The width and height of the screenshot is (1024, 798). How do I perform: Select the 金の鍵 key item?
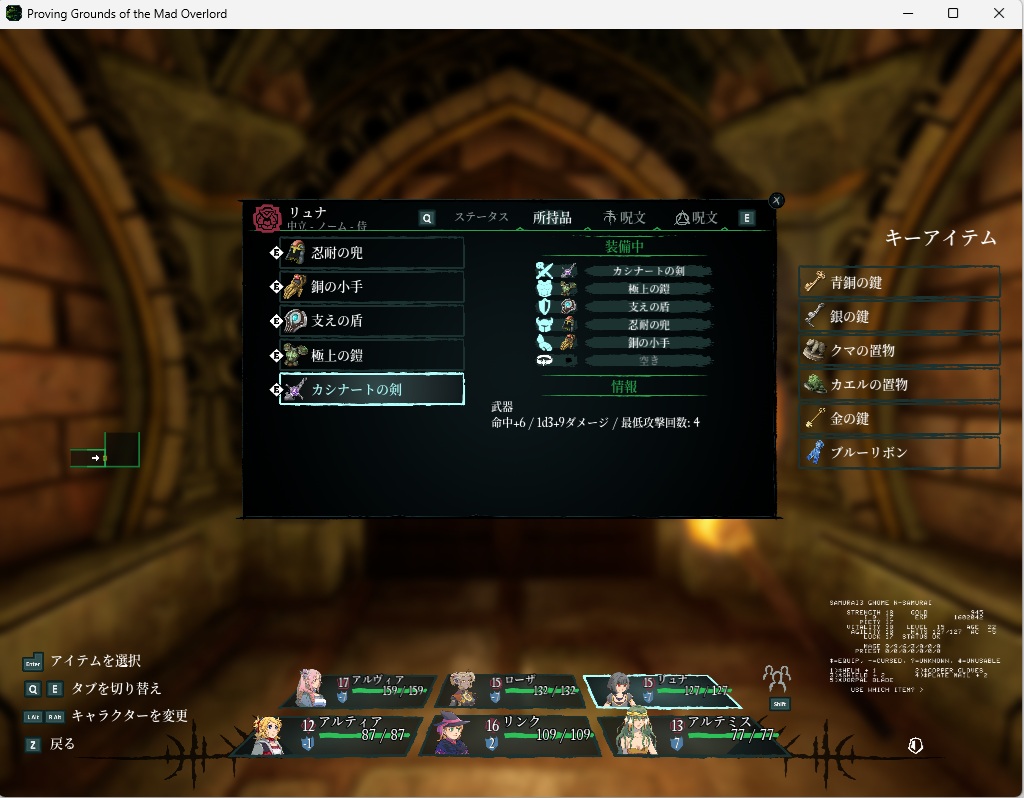(900, 418)
